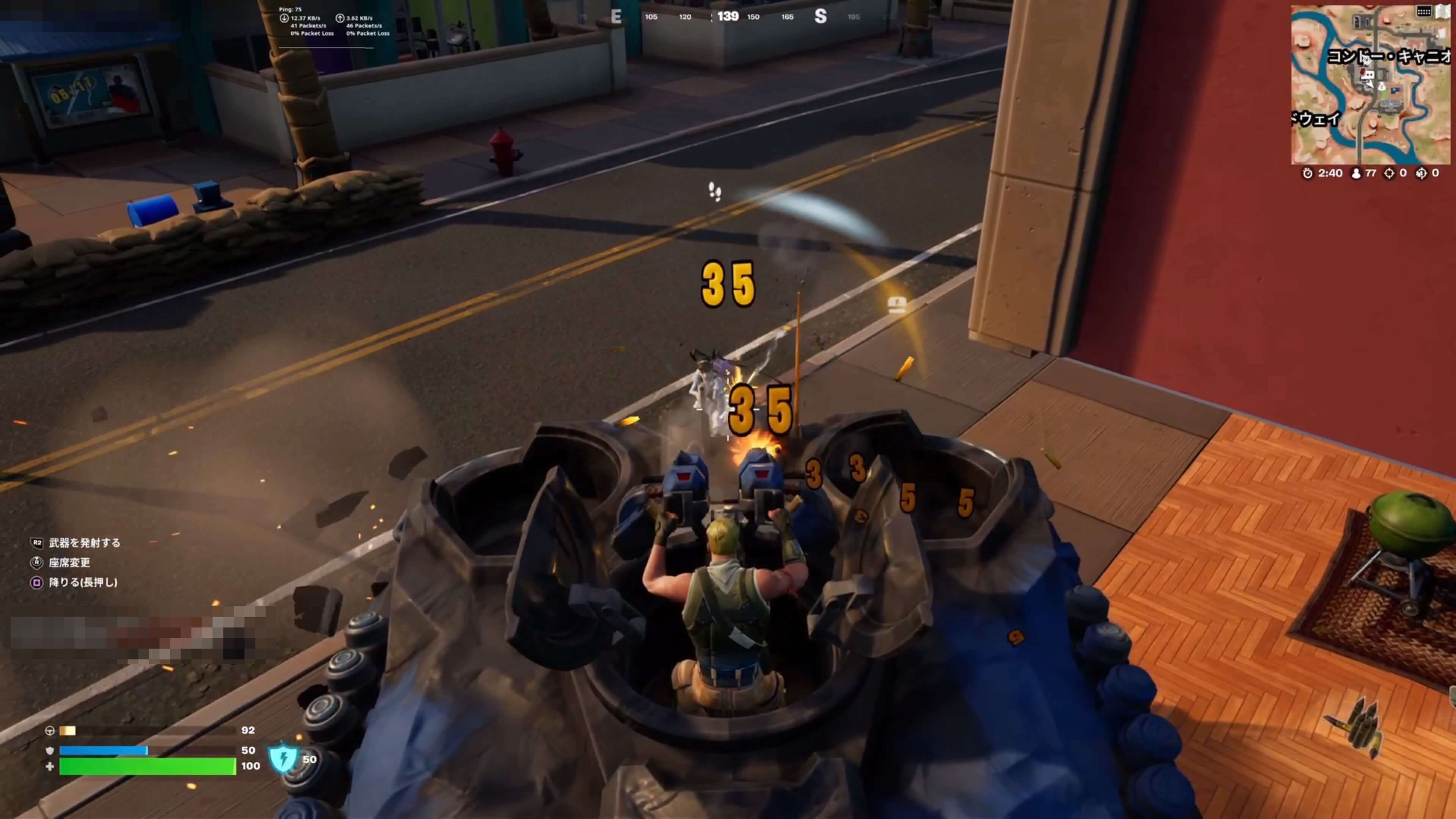The width and height of the screenshot is (1456, 819).
Task: Click the lightning overshield icon
Action: tap(283, 758)
